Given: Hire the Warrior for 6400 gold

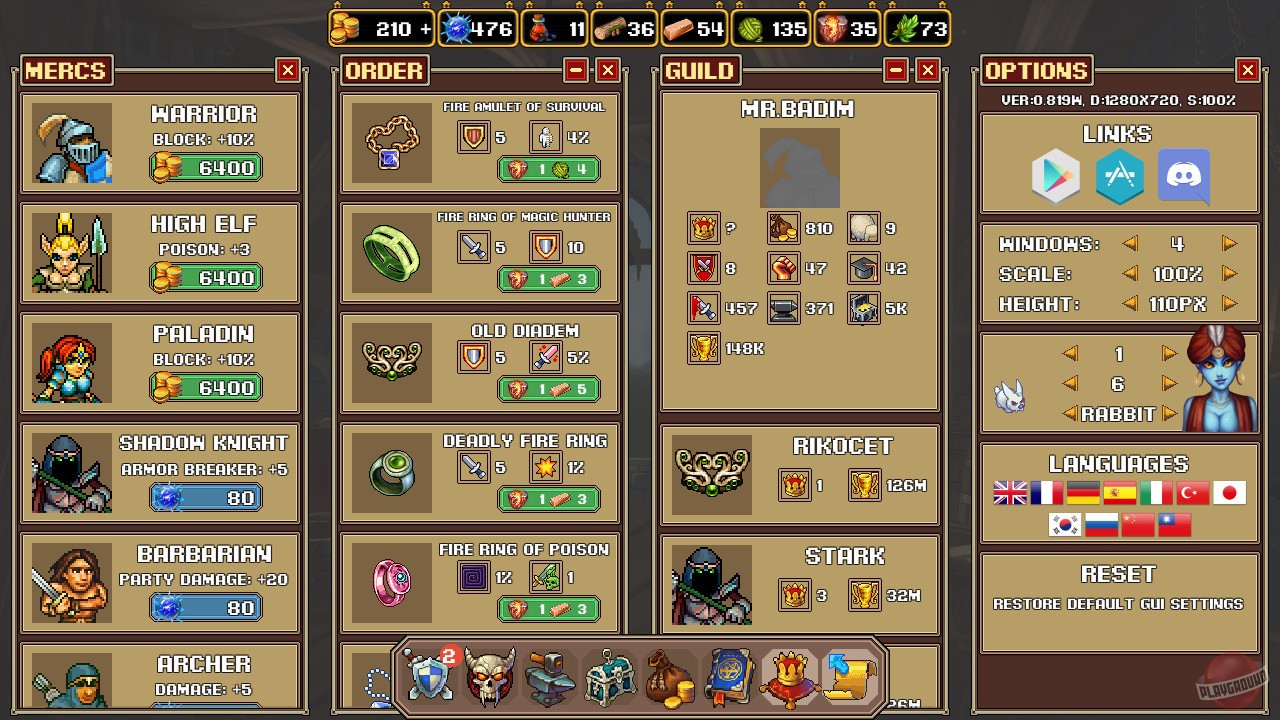Looking at the screenshot, I should click(205, 167).
